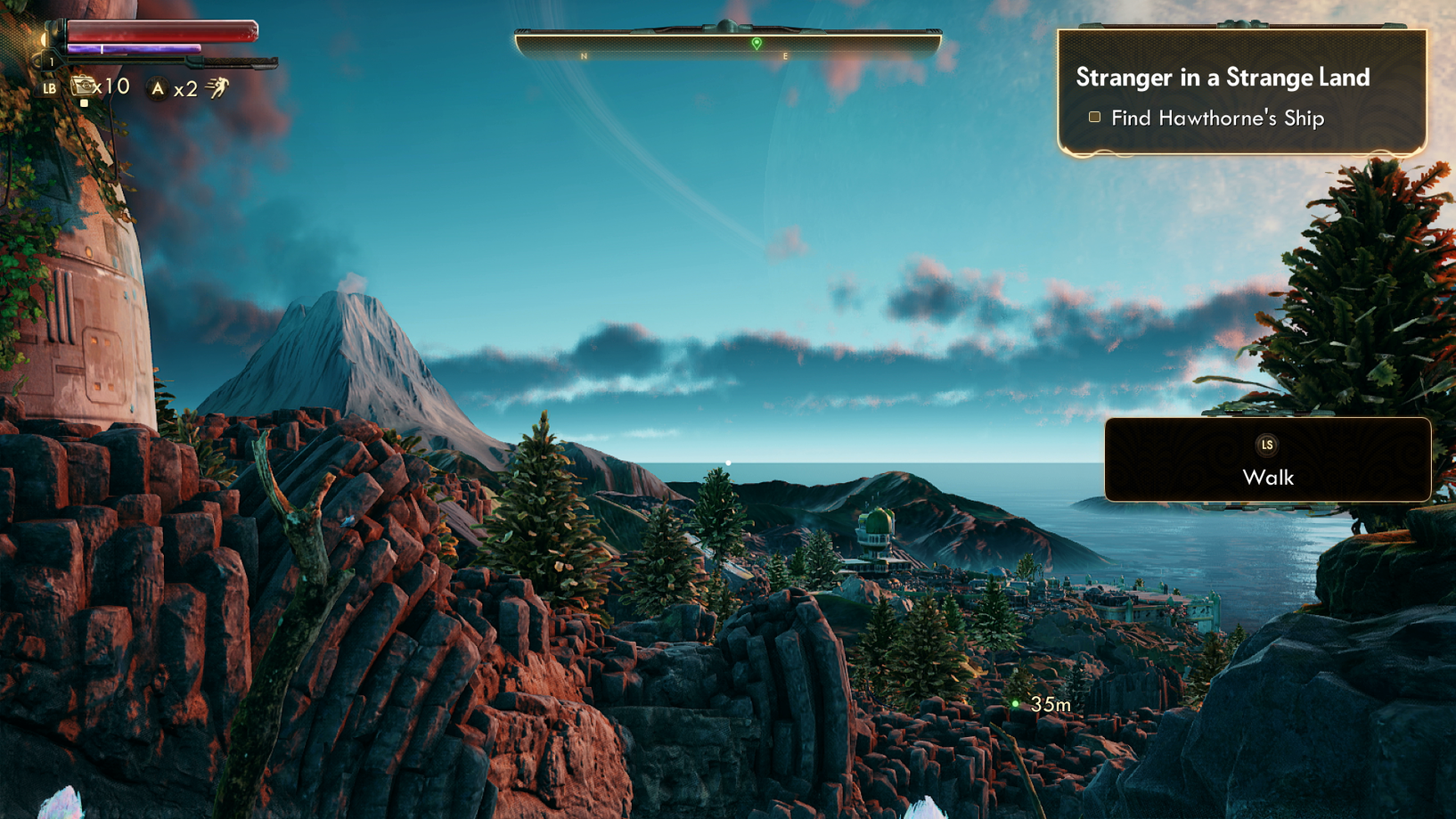Open the objective Find Hawthorne's Ship

[x=1218, y=117]
